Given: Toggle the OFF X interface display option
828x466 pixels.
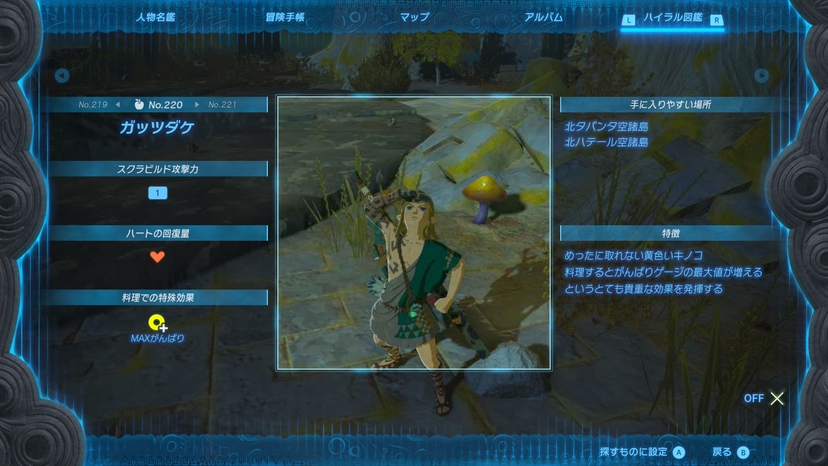Looking at the screenshot, I should pos(765,398).
